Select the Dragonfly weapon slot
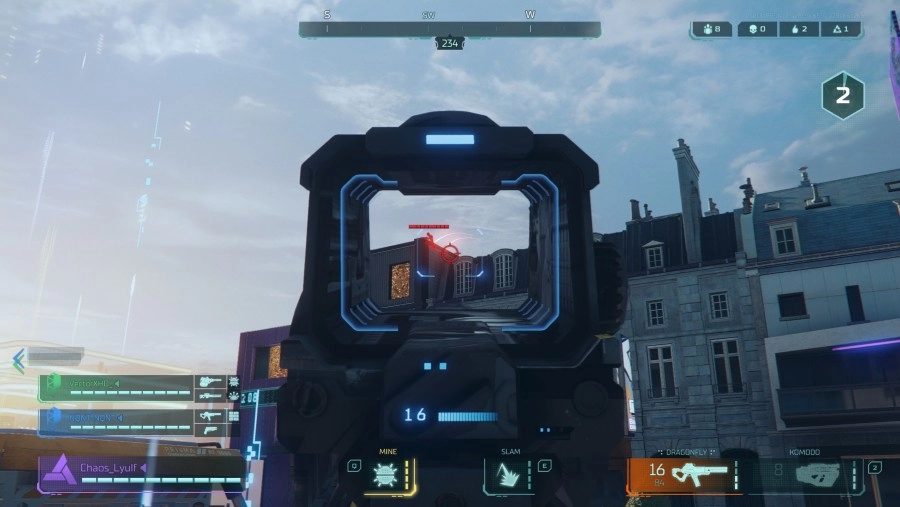 (x=685, y=474)
